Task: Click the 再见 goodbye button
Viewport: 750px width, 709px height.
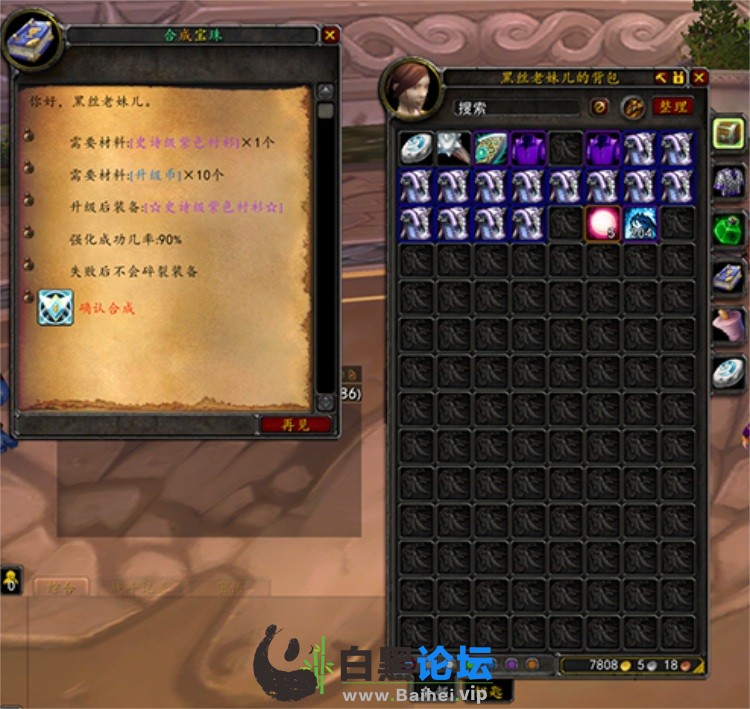Action: [x=295, y=425]
